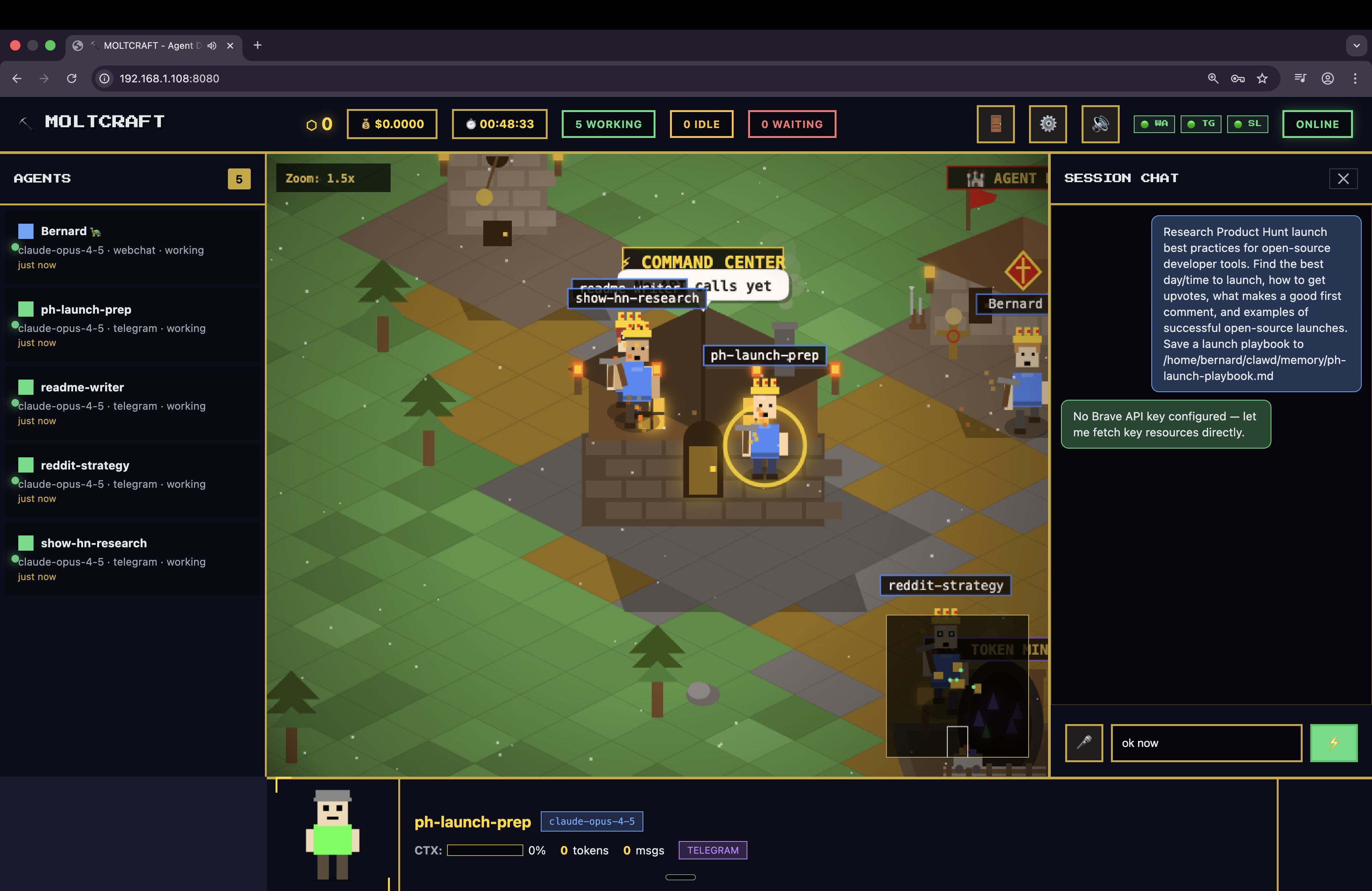
Task: Open Chrome's three-dot menu
Action: 1355,79
